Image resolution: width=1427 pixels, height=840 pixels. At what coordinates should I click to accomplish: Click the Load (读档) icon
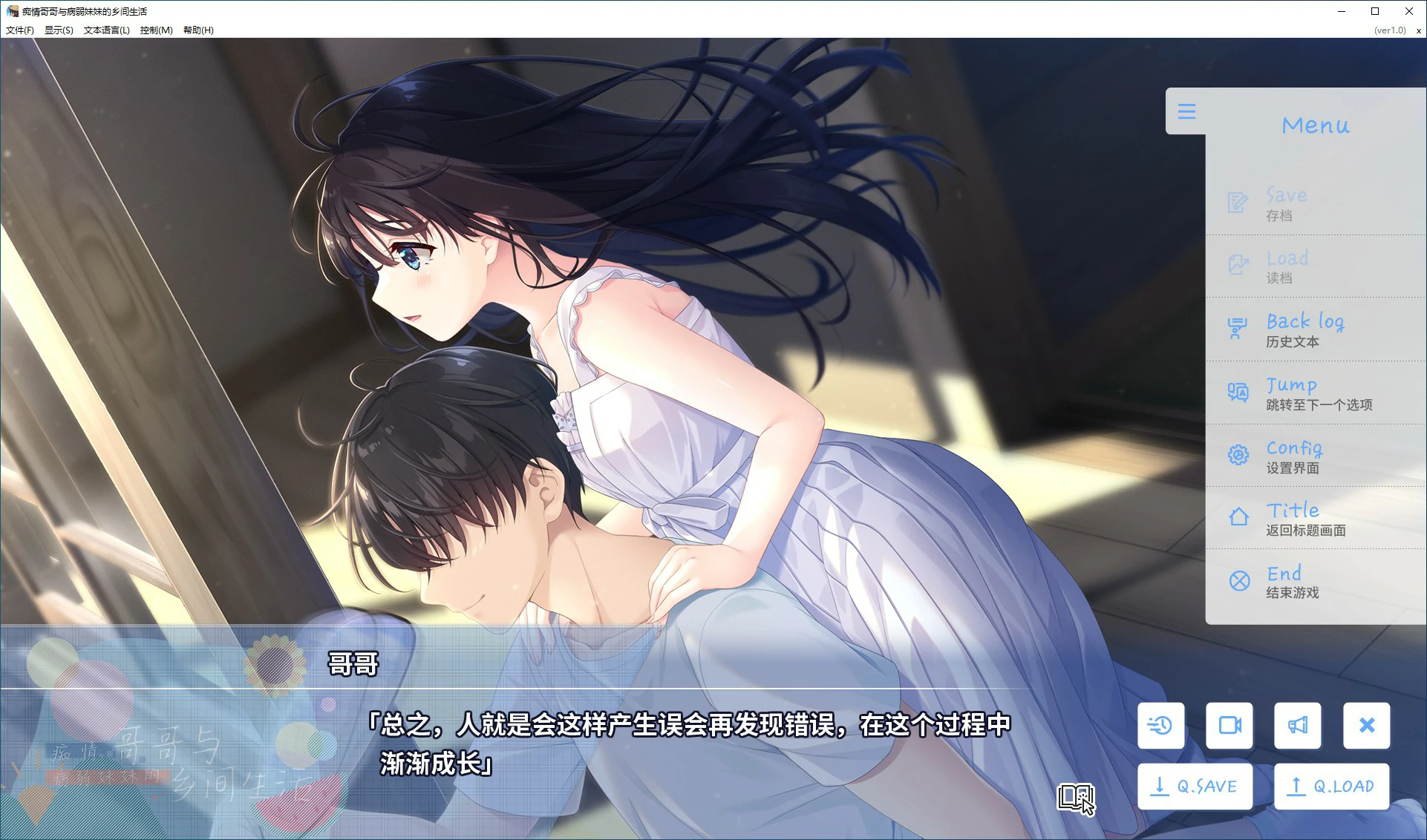1237,264
